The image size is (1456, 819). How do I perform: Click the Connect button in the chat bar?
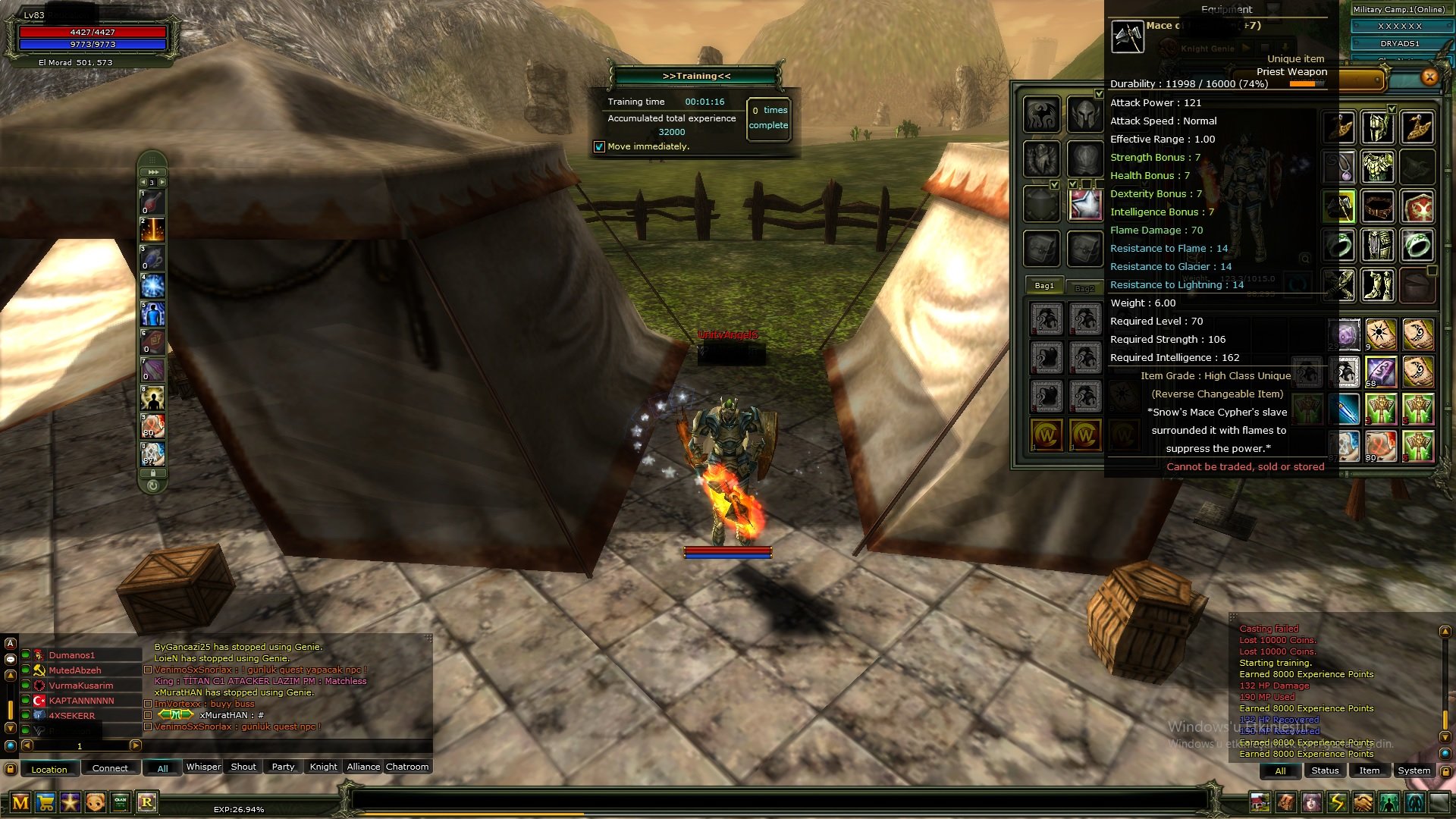tap(111, 768)
